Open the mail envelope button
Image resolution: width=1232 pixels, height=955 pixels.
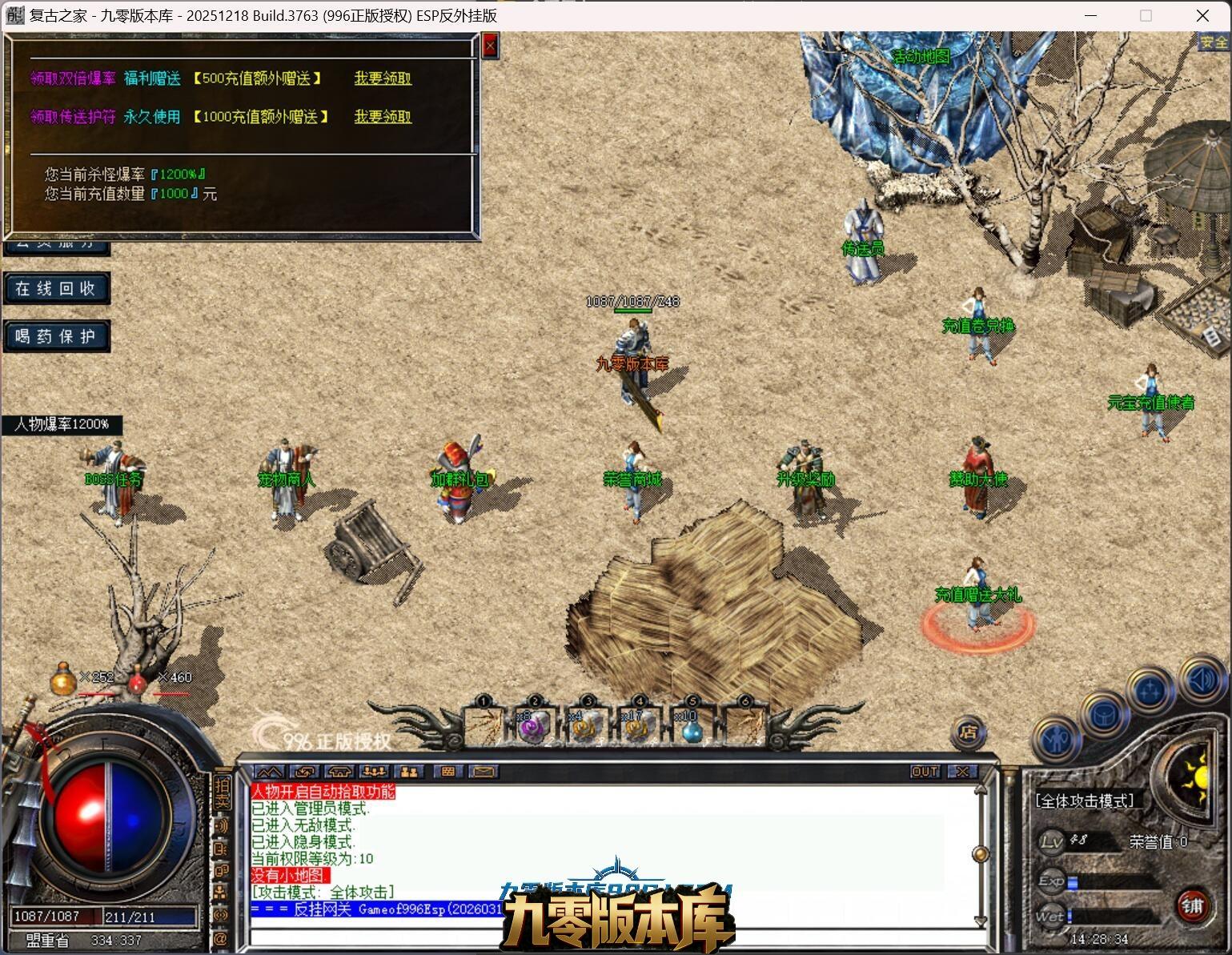[483, 772]
